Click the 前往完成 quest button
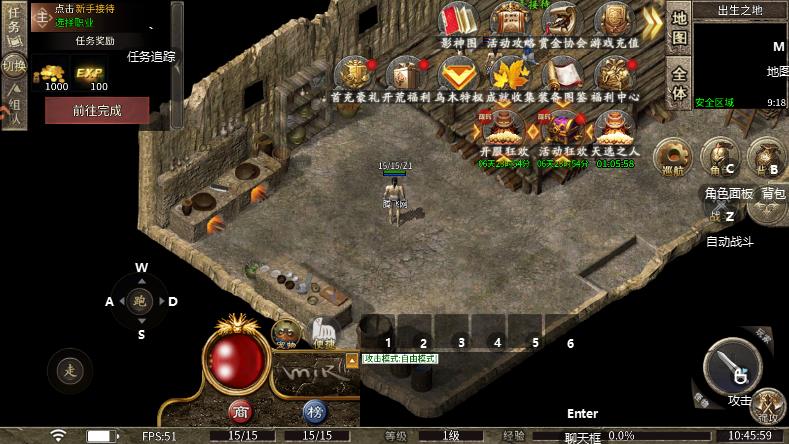Viewport: 789px width, 444px height. click(97, 110)
